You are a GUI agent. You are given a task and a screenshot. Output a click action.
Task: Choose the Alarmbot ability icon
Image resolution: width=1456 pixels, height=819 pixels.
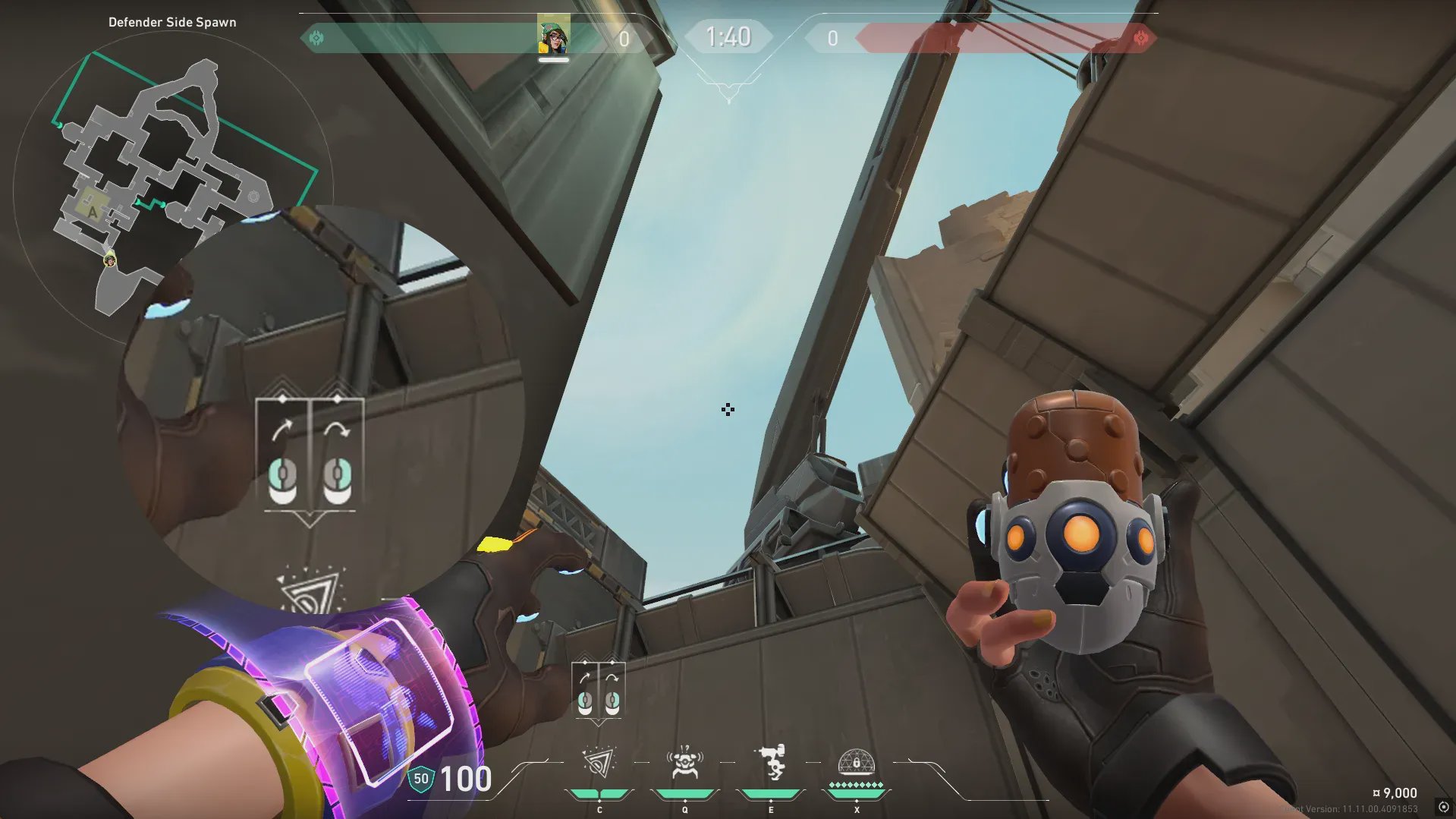[x=684, y=763]
